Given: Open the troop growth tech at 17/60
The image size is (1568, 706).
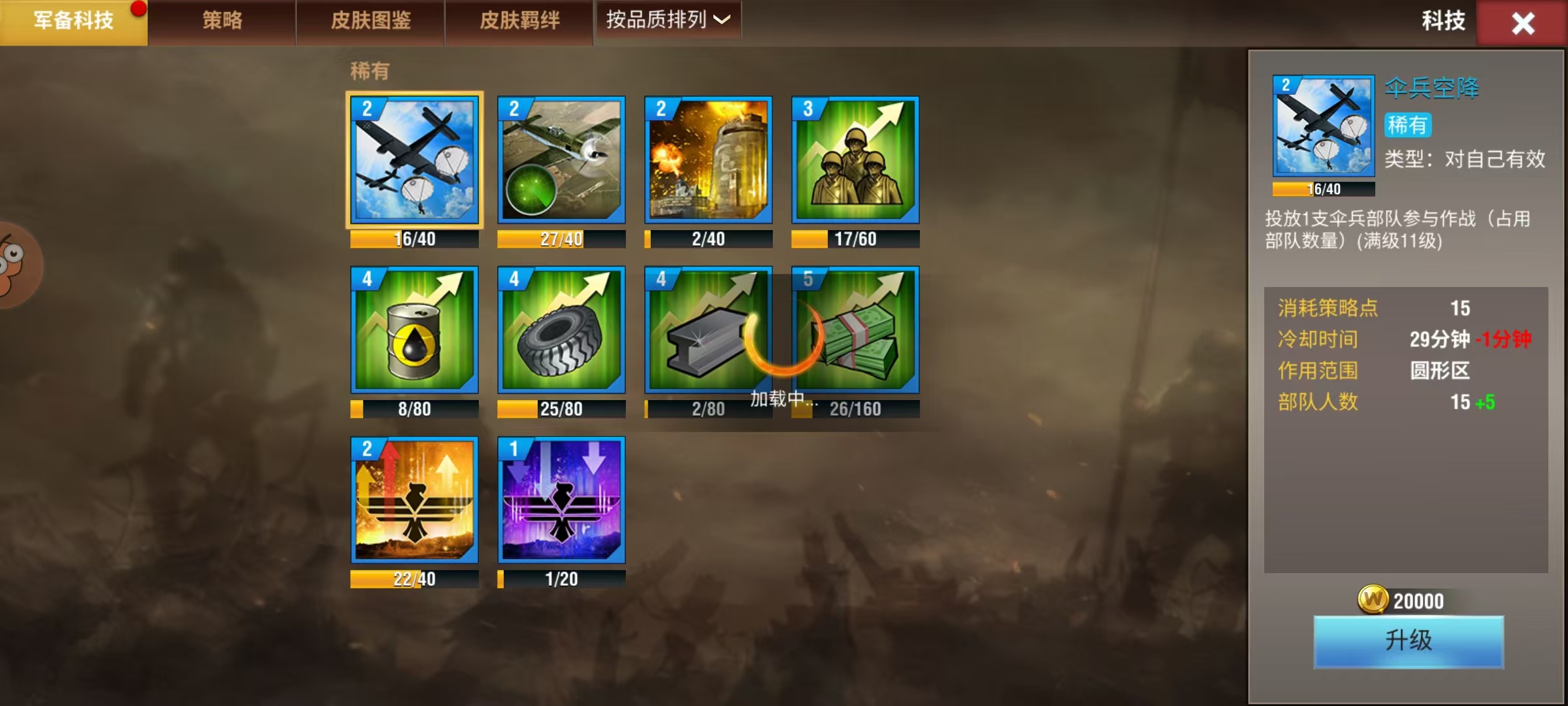Looking at the screenshot, I should coord(855,159).
